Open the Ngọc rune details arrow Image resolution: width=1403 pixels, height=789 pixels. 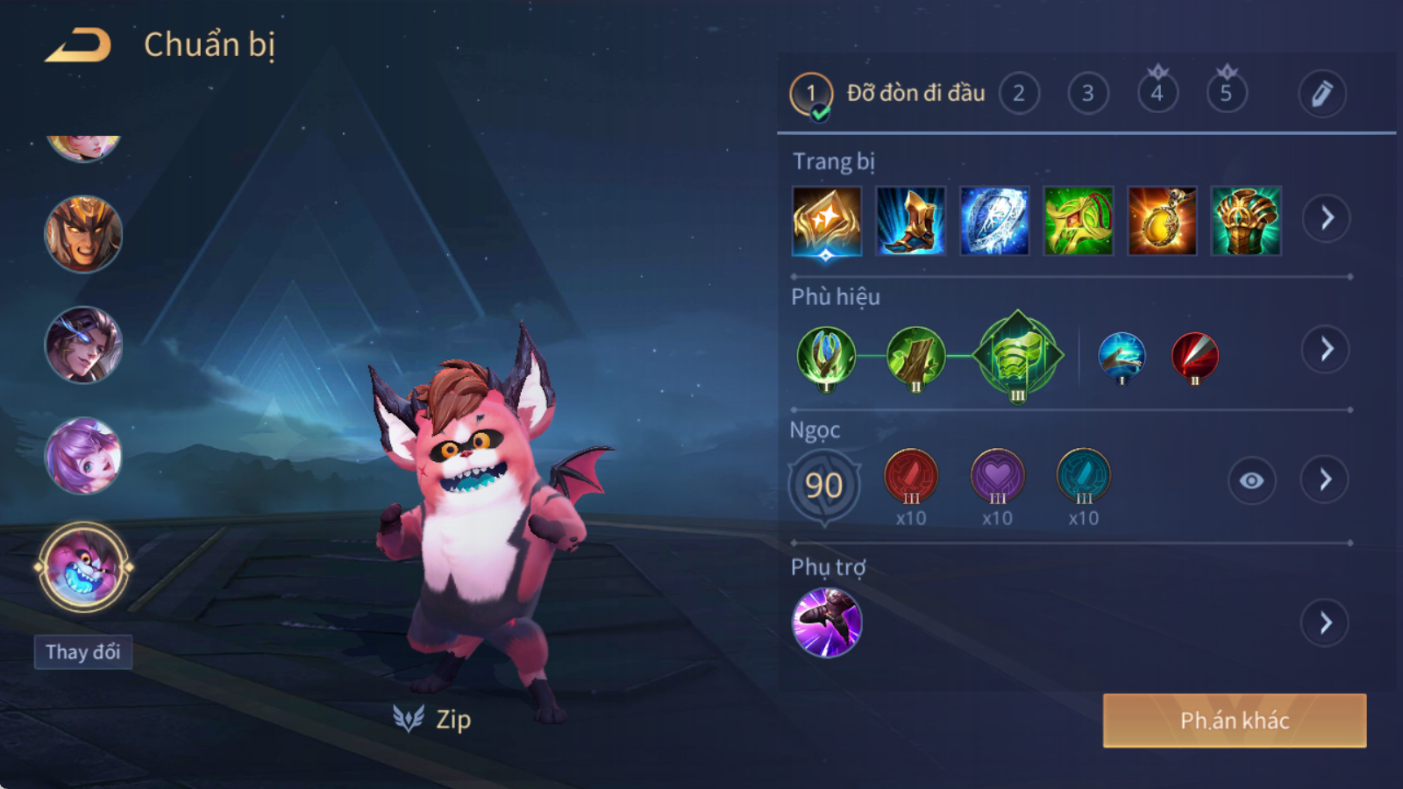[x=1326, y=480]
